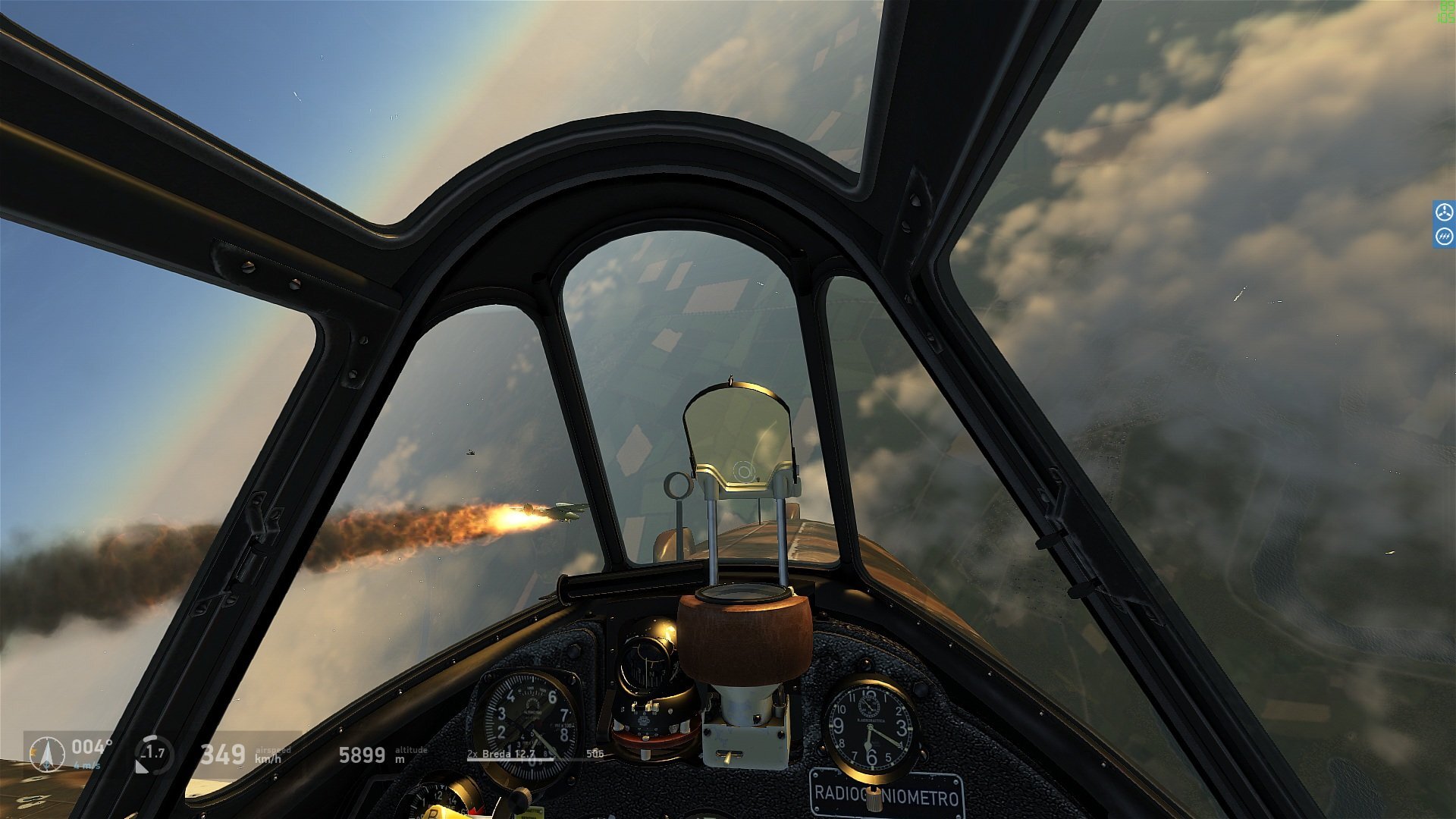The width and height of the screenshot is (1456, 819).
Task: Click the blue icon with three slashes
Action: click(1444, 237)
